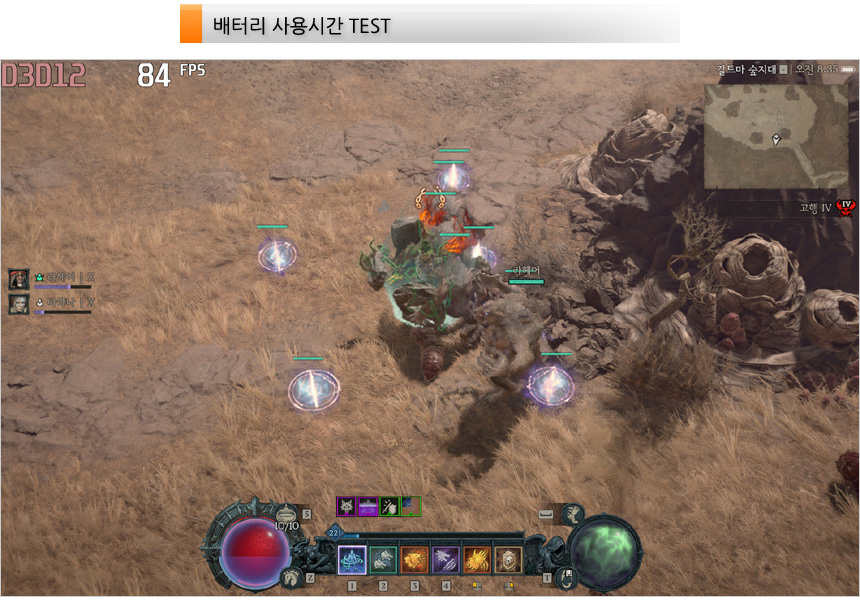Drink the healing potion

287,516
